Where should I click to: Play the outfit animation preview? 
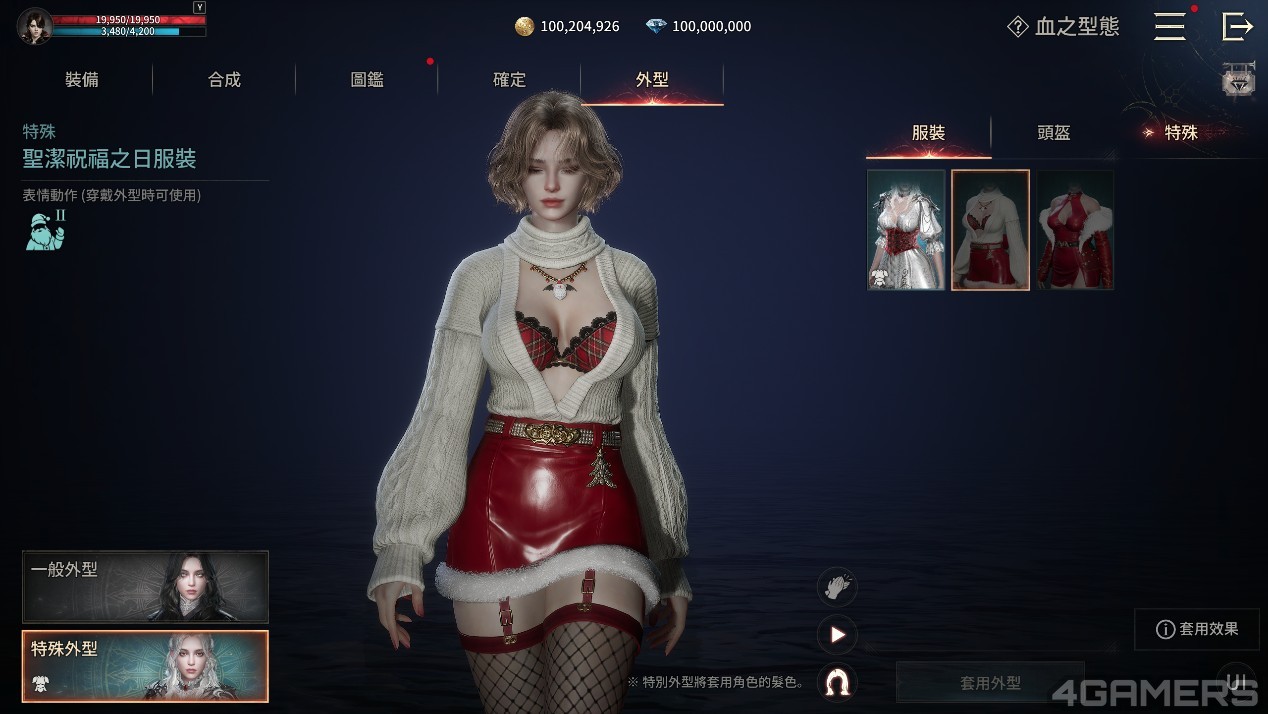point(837,634)
